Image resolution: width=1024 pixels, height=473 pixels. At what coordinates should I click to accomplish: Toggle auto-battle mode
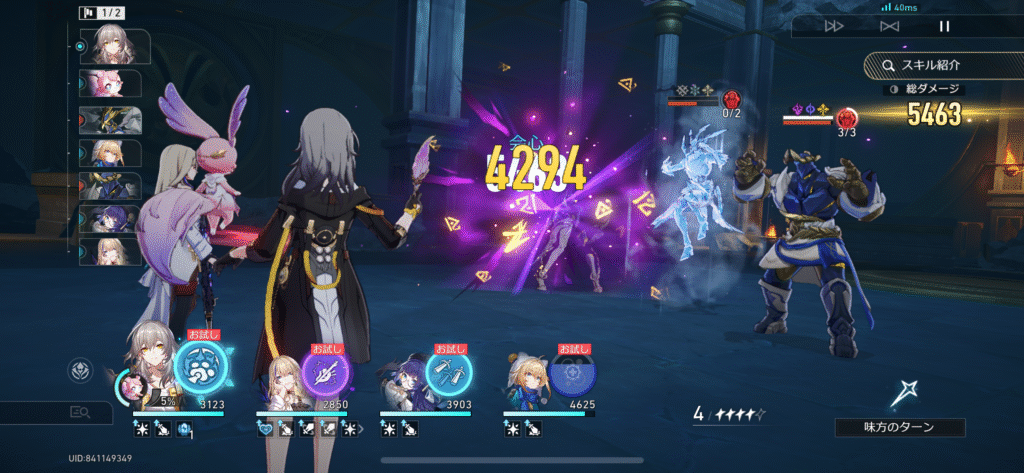889,27
